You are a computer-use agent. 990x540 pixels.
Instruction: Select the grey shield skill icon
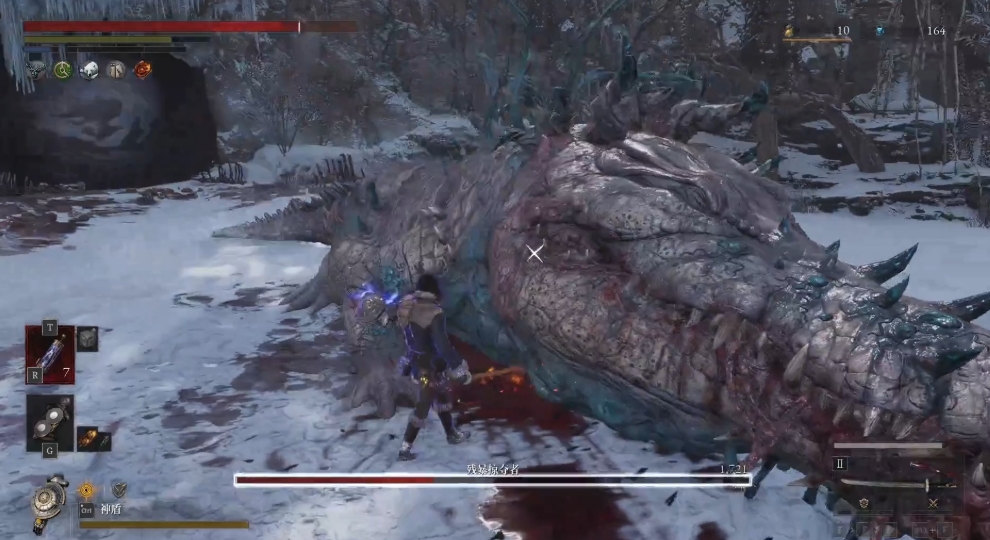[x=118, y=489]
